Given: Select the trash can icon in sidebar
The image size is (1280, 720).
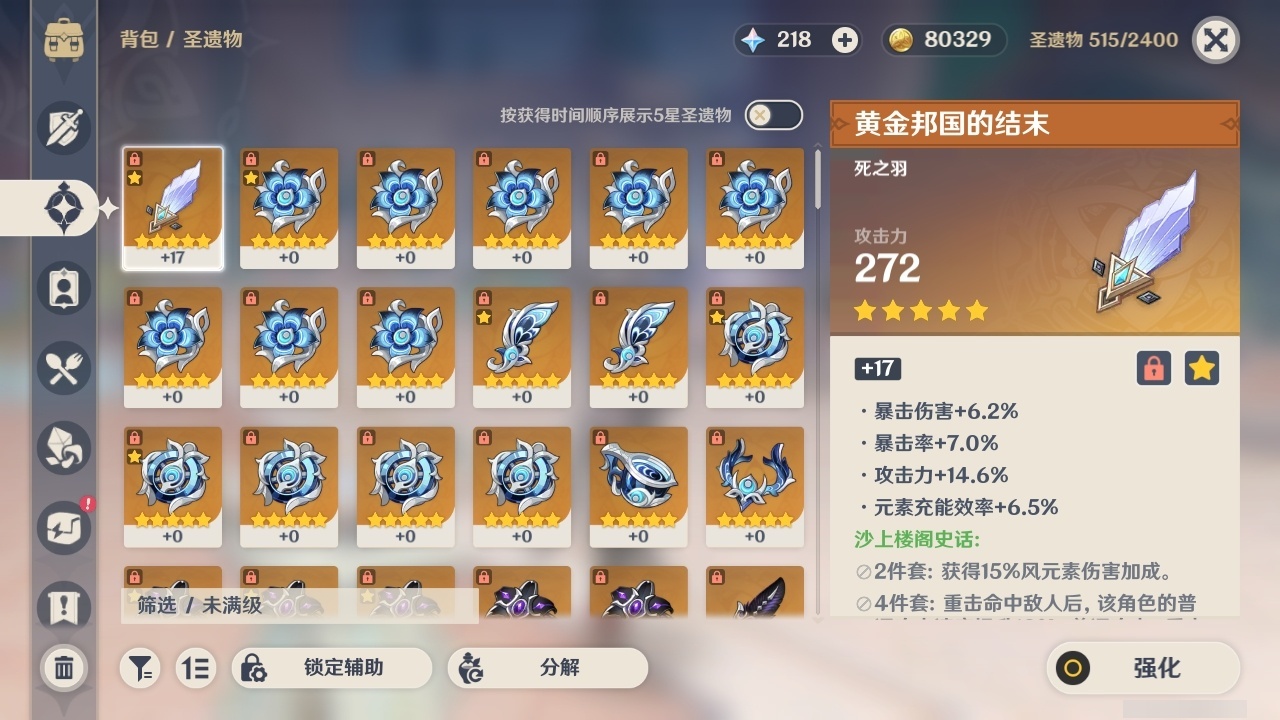Looking at the screenshot, I should click(x=62, y=668).
